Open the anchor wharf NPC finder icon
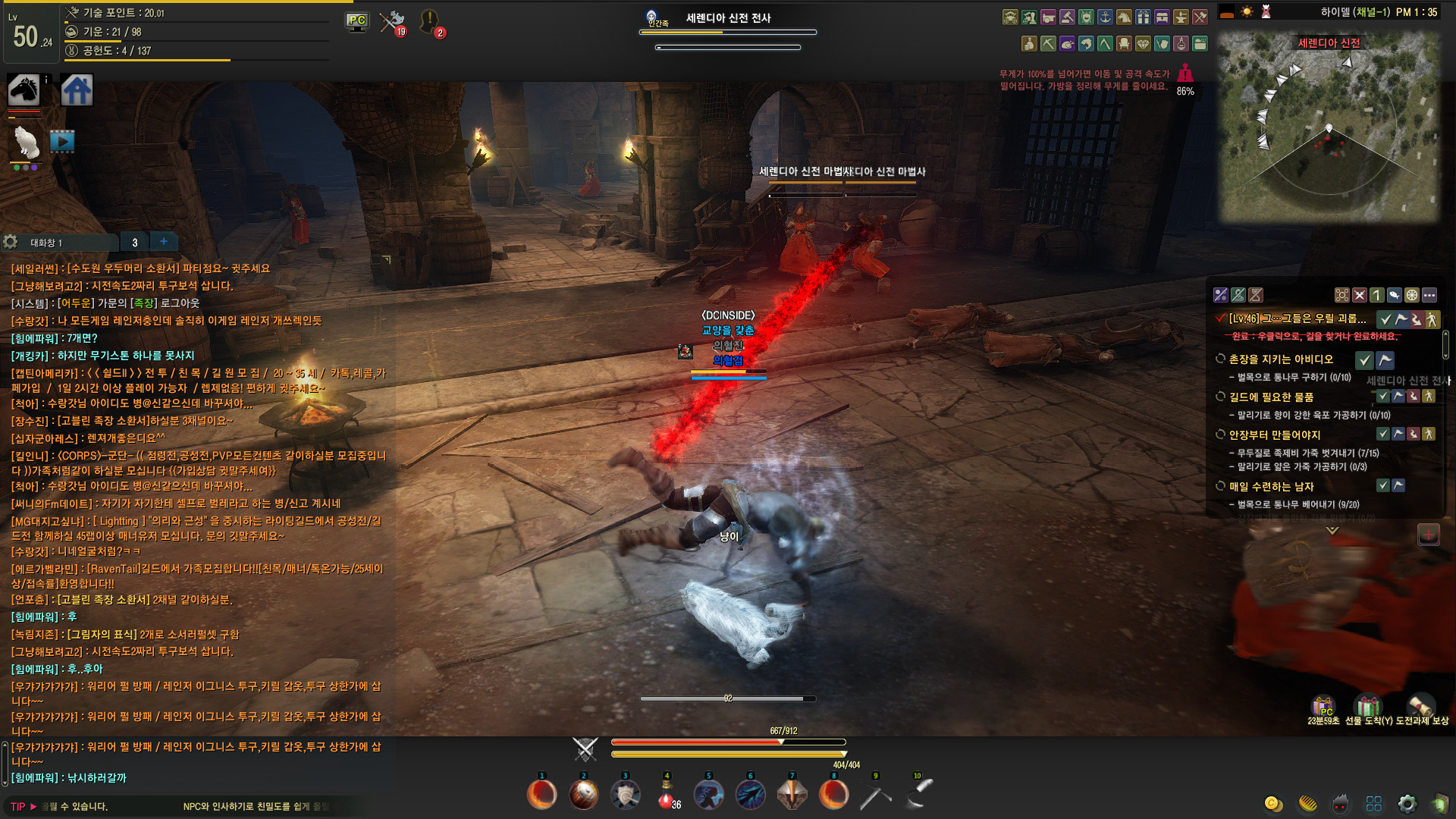This screenshot has height=819, width=1456. (1105, 17)
